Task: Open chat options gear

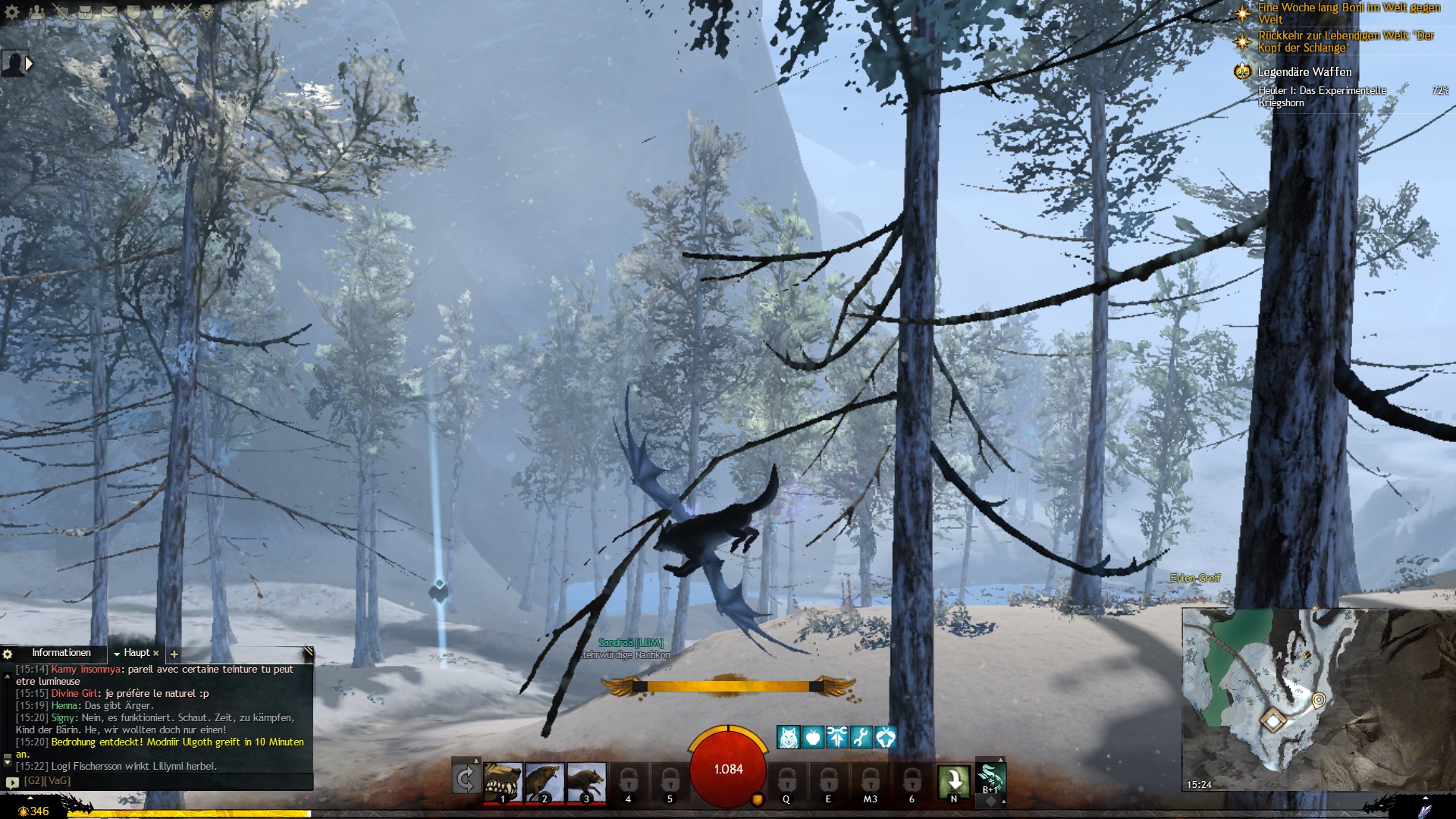Action: click(x=8, y=654)
